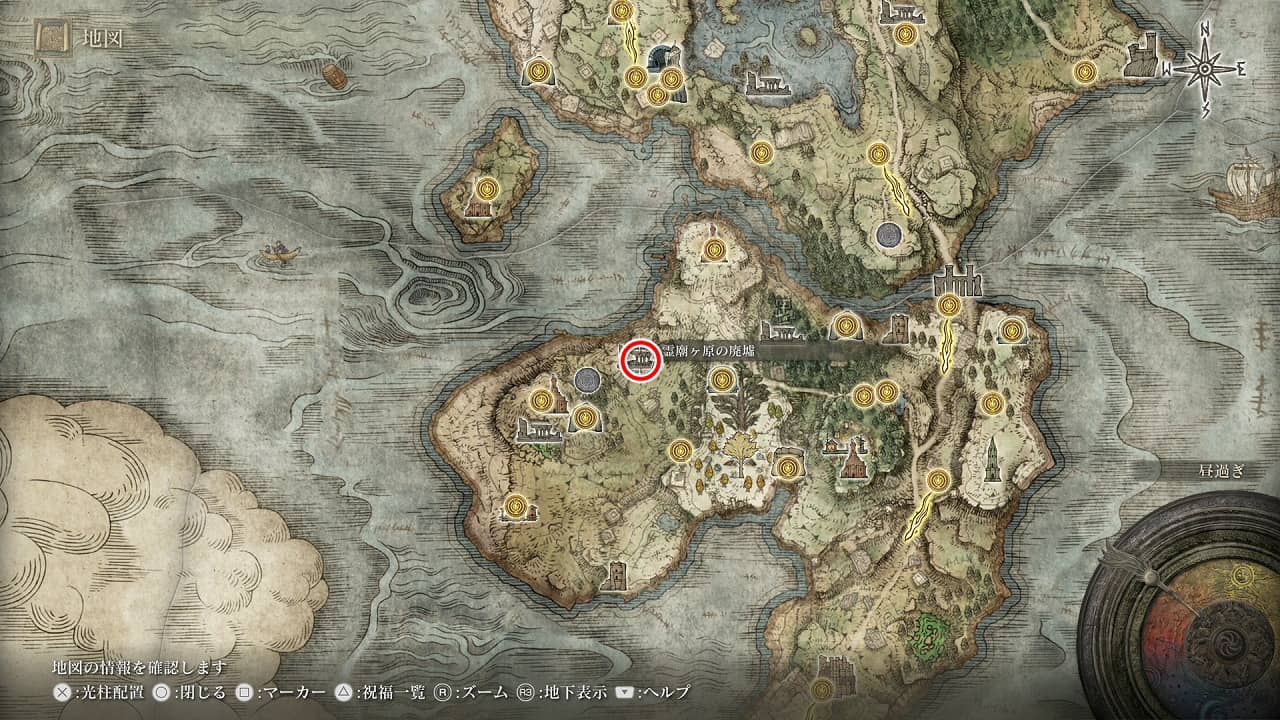Pick the grey evergaol marker north of the bridge

point(887,236)
